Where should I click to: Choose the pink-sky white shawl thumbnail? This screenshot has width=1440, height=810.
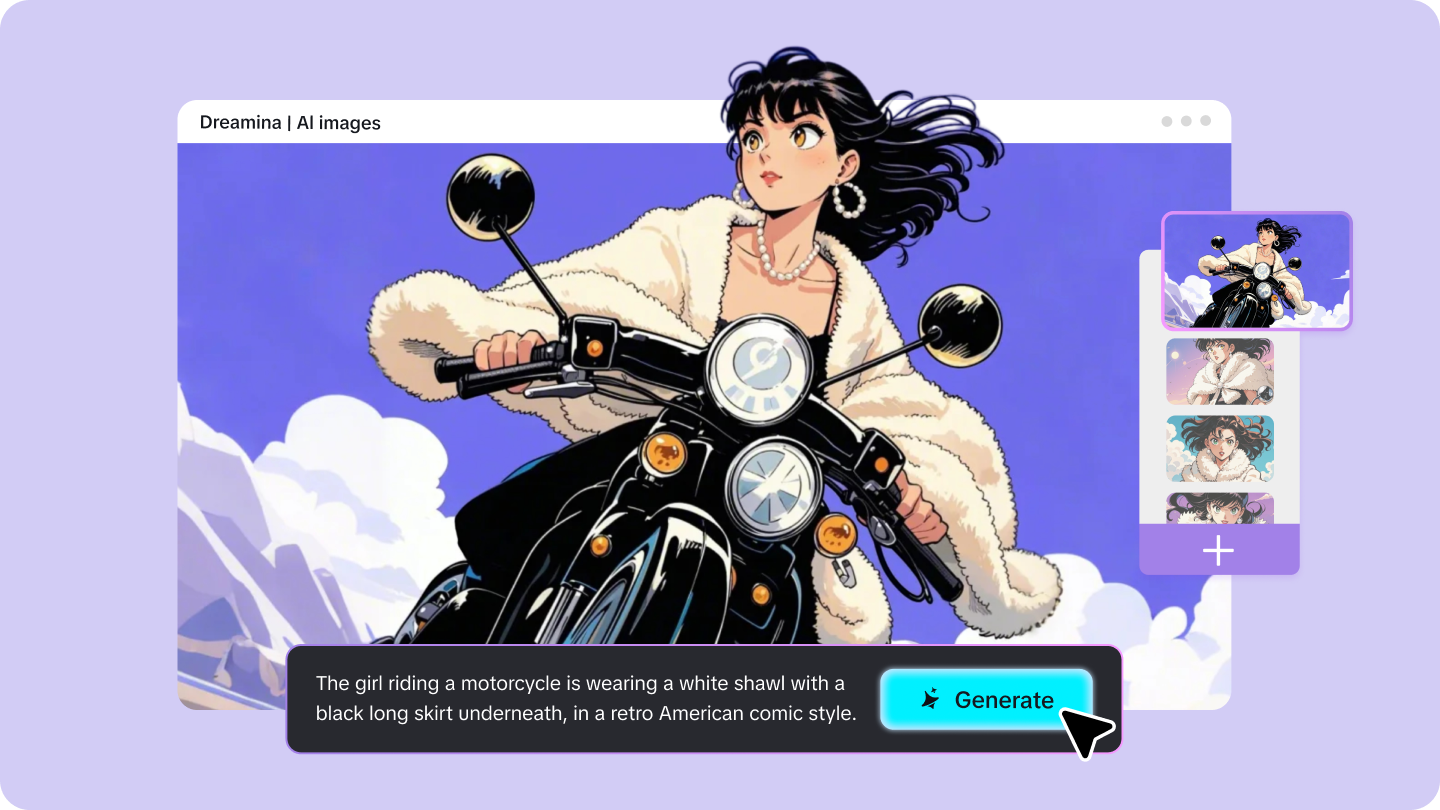click(1219, 371)
